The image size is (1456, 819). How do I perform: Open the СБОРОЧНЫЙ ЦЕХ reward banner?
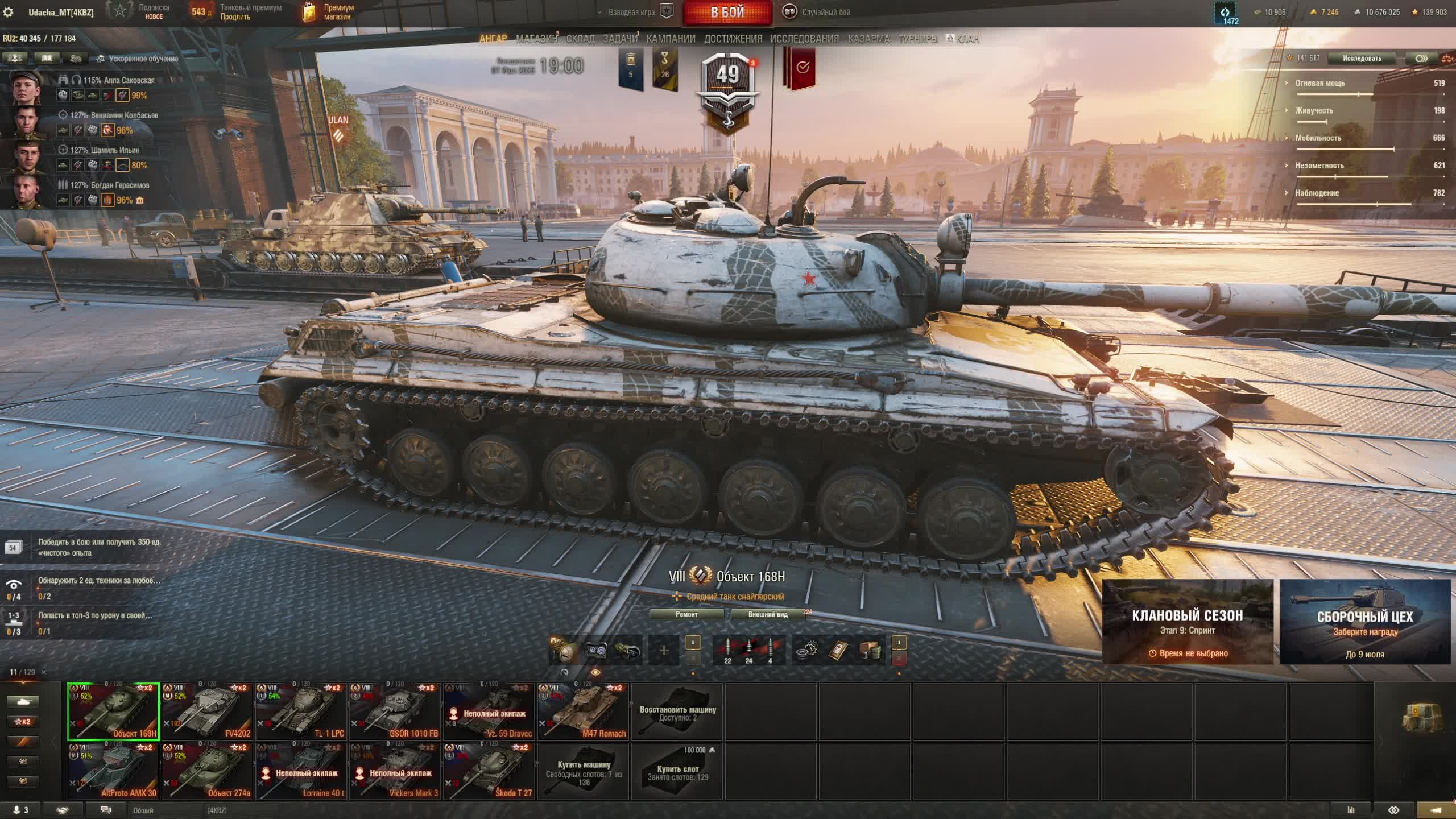(x=1365, y=622)
